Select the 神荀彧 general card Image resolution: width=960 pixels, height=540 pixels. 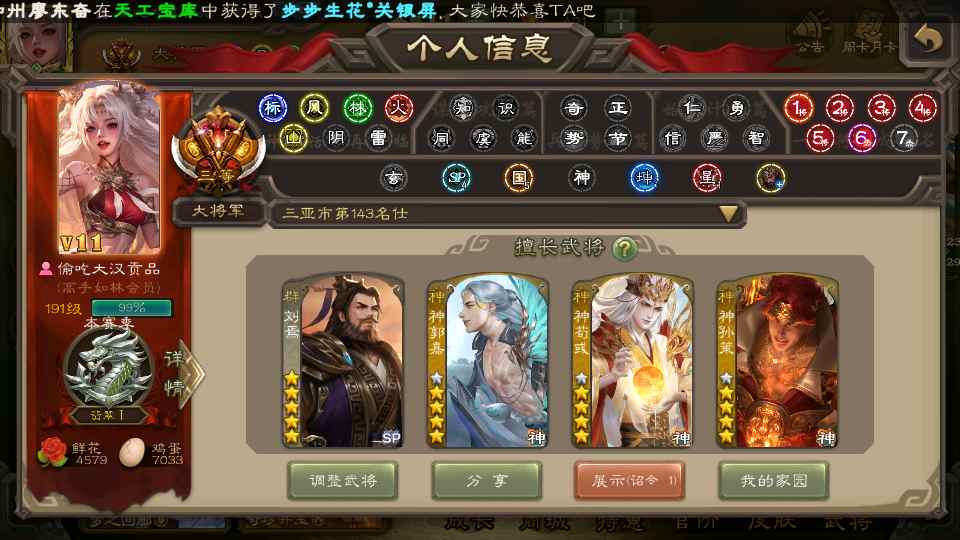click(x=632, y=361)
